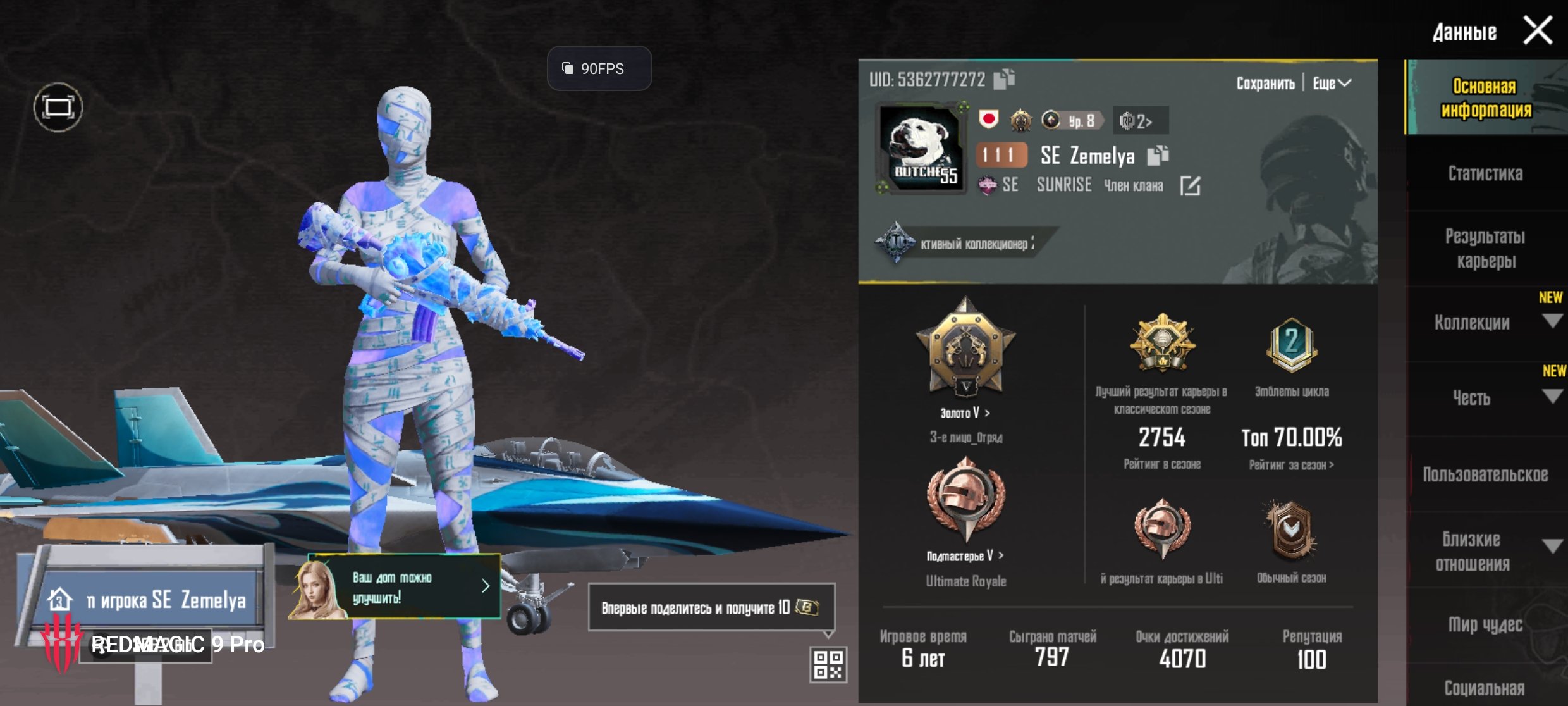
Task: Copy the player UID
Action: pyautogui.click(x=1004, y=79)
